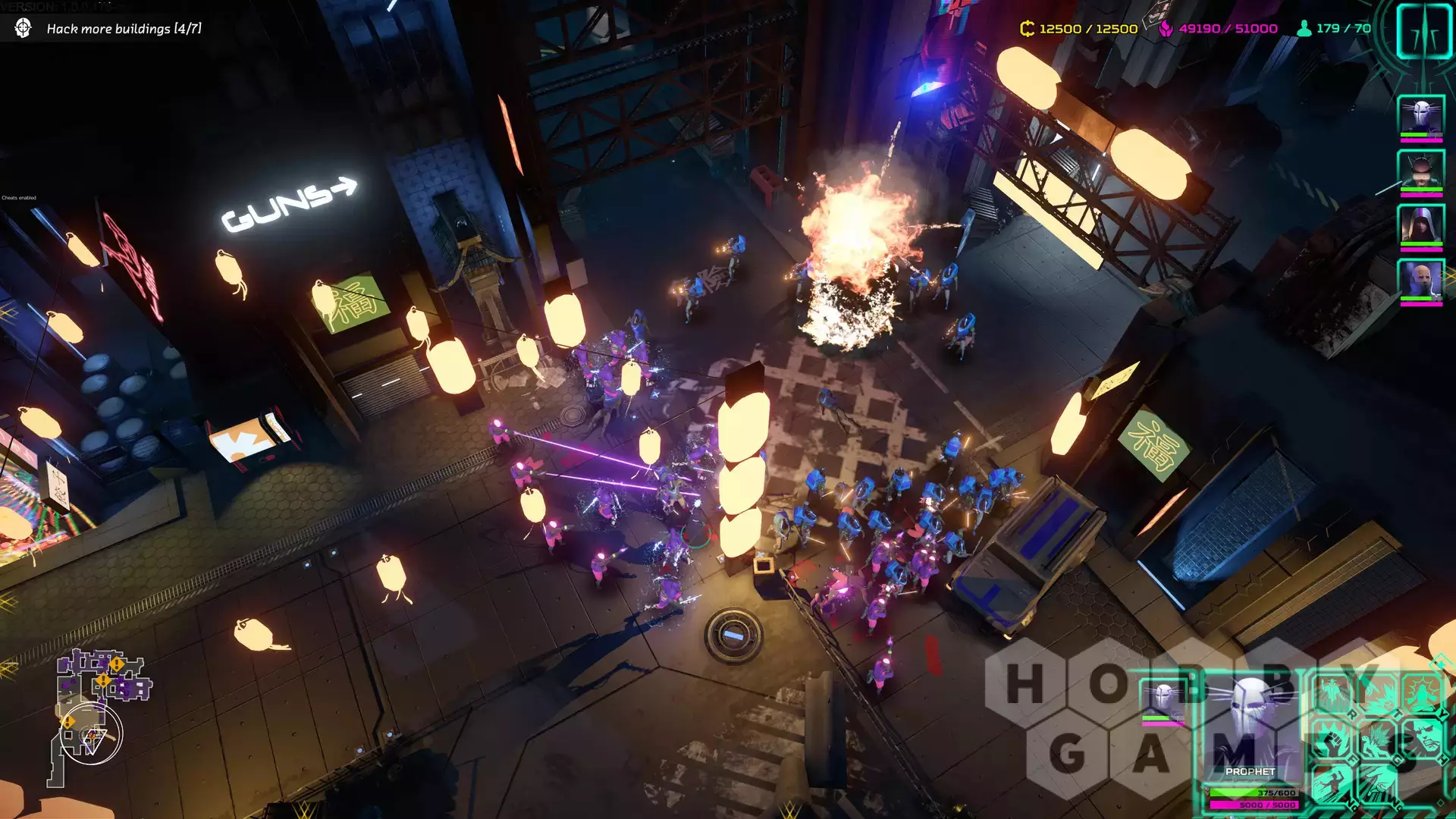Screen dimensions: 1456x819
Task: Activate the R hotkey robed figure ability
Action: (1335, 694)
